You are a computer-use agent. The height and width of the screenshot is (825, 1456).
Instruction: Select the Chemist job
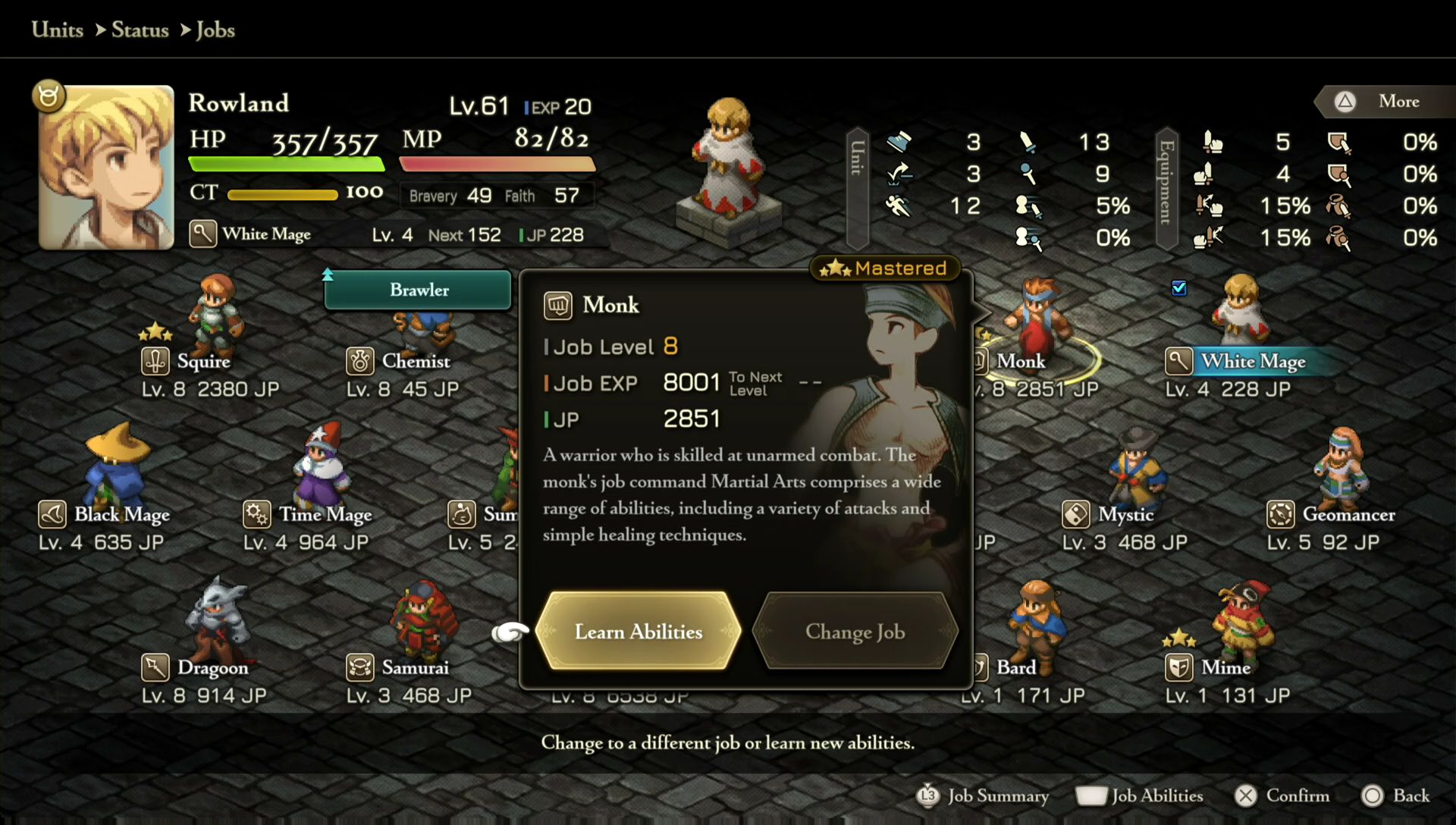click(x=415, y=361)
